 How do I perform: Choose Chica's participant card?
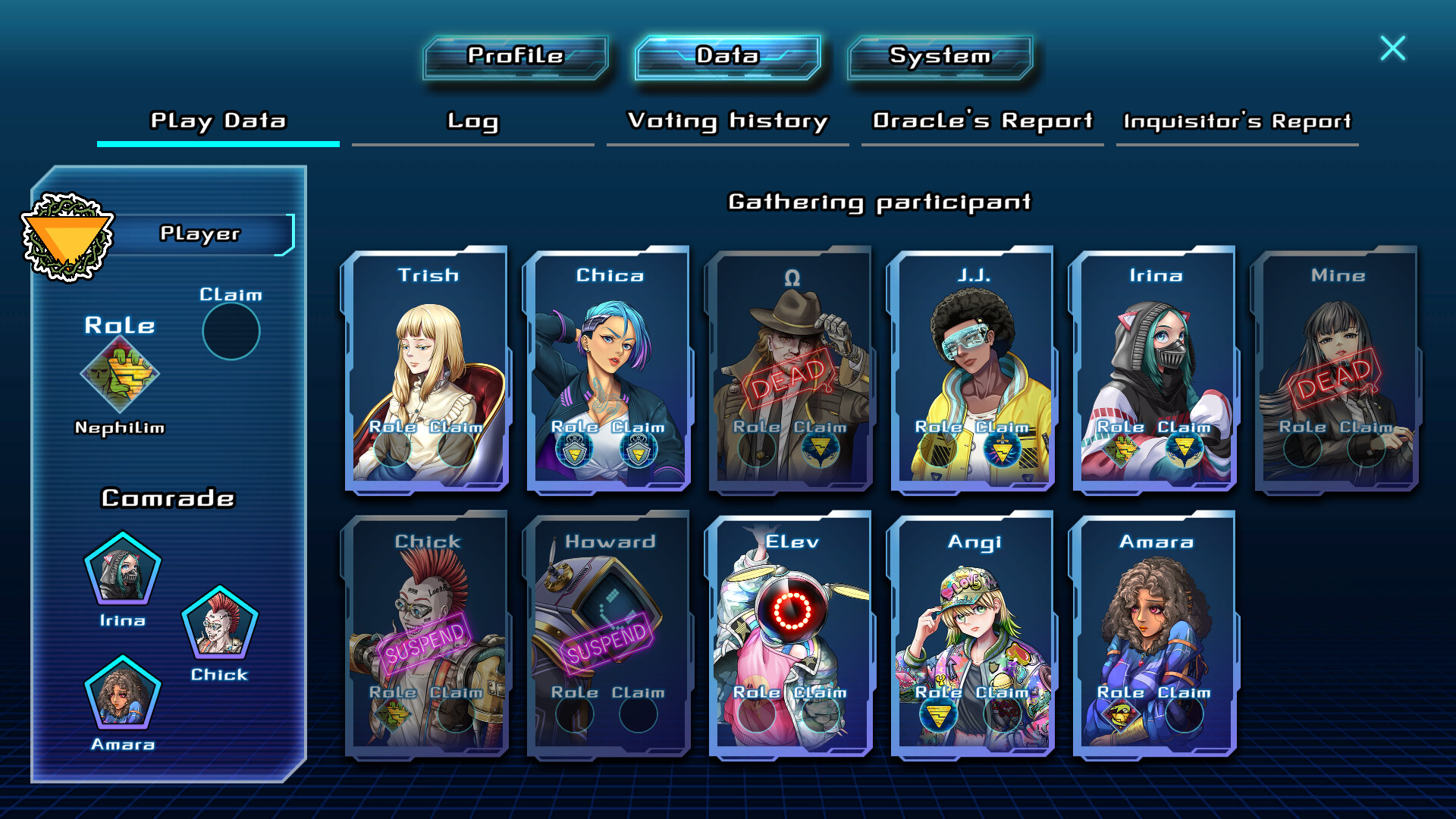coord(609,368)
